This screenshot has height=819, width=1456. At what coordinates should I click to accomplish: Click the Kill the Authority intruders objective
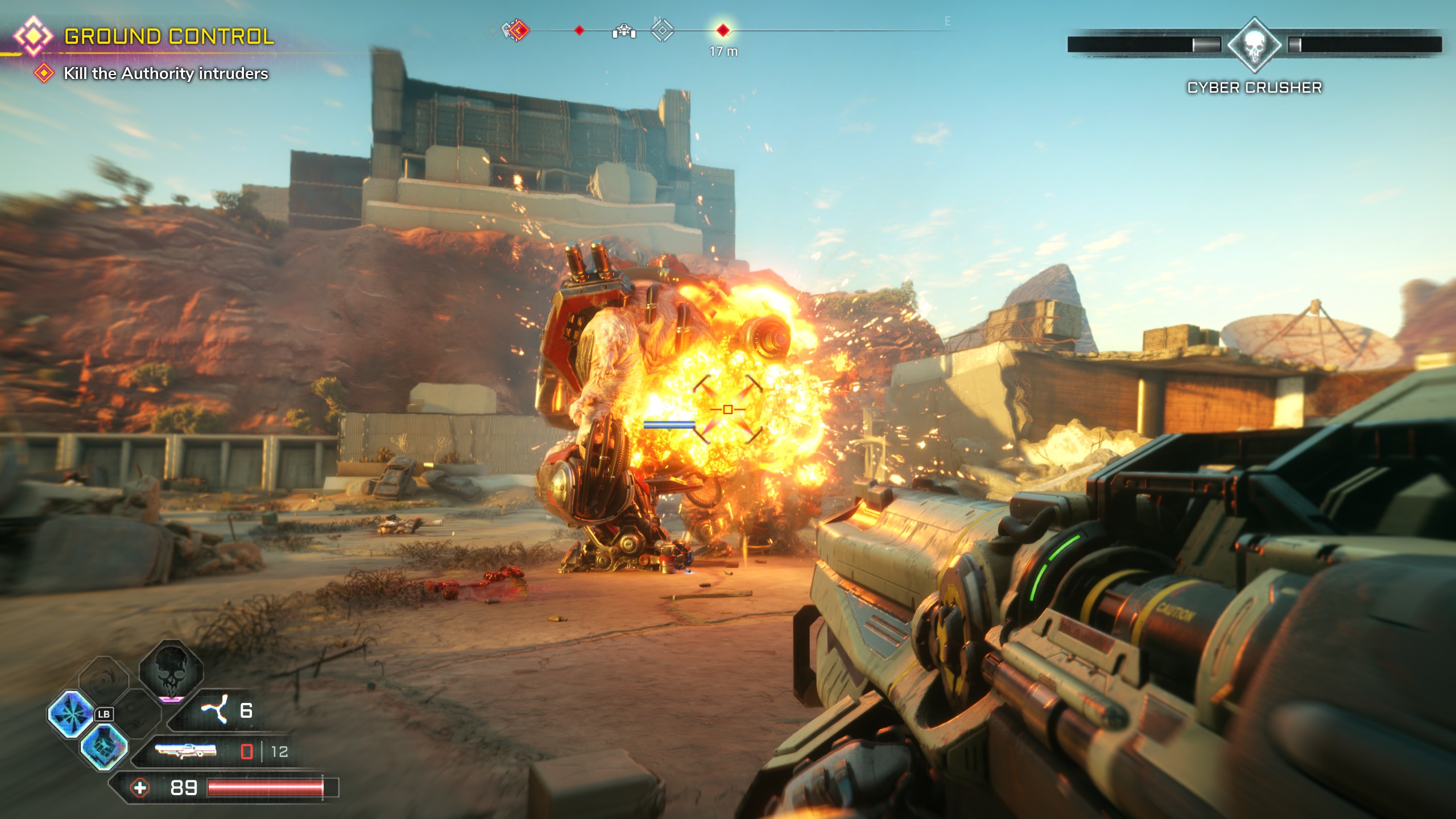(x=165, y=73)
